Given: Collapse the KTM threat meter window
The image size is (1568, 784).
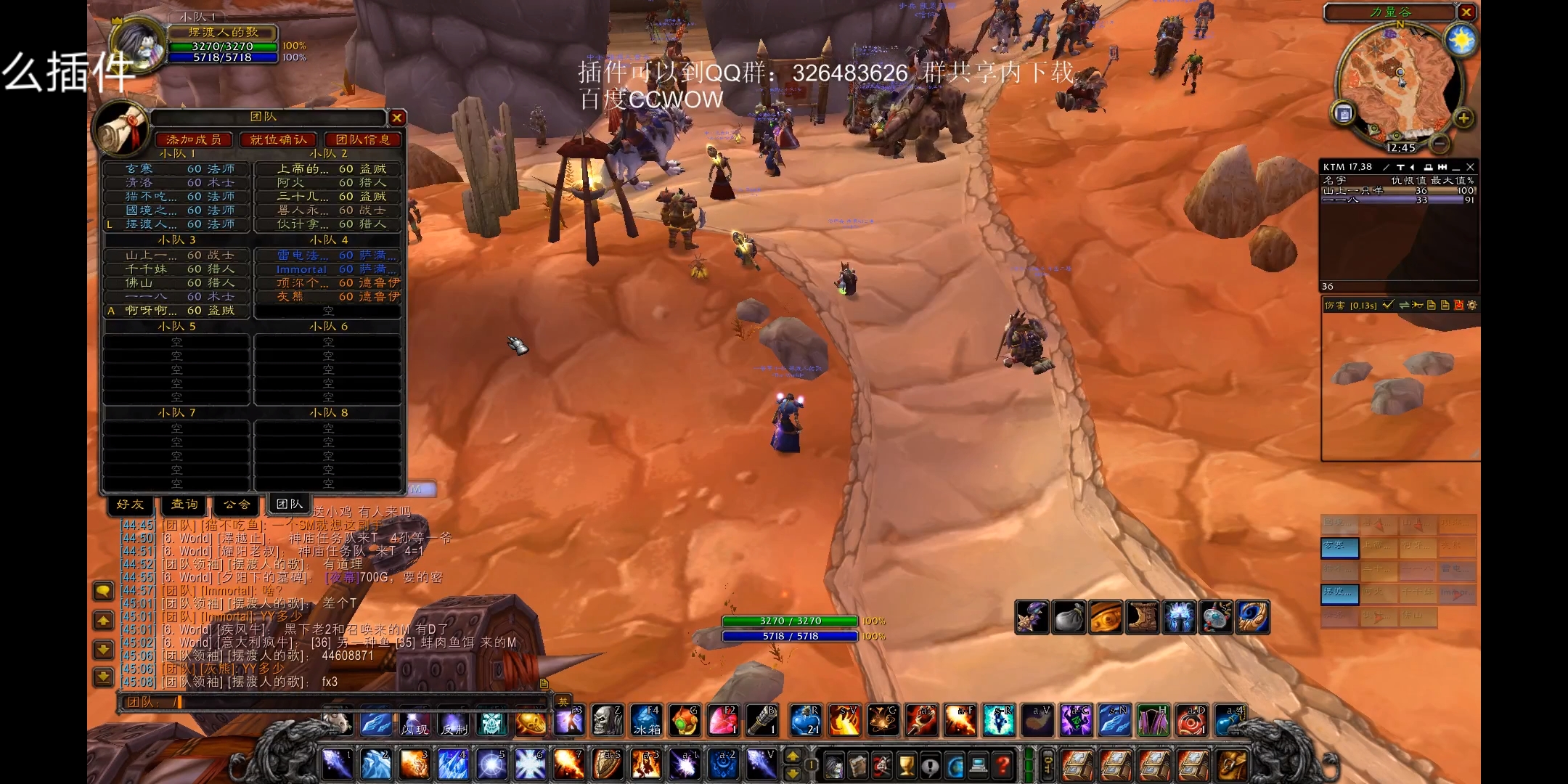Looking at the screenshot, I should coord(1455,168).
